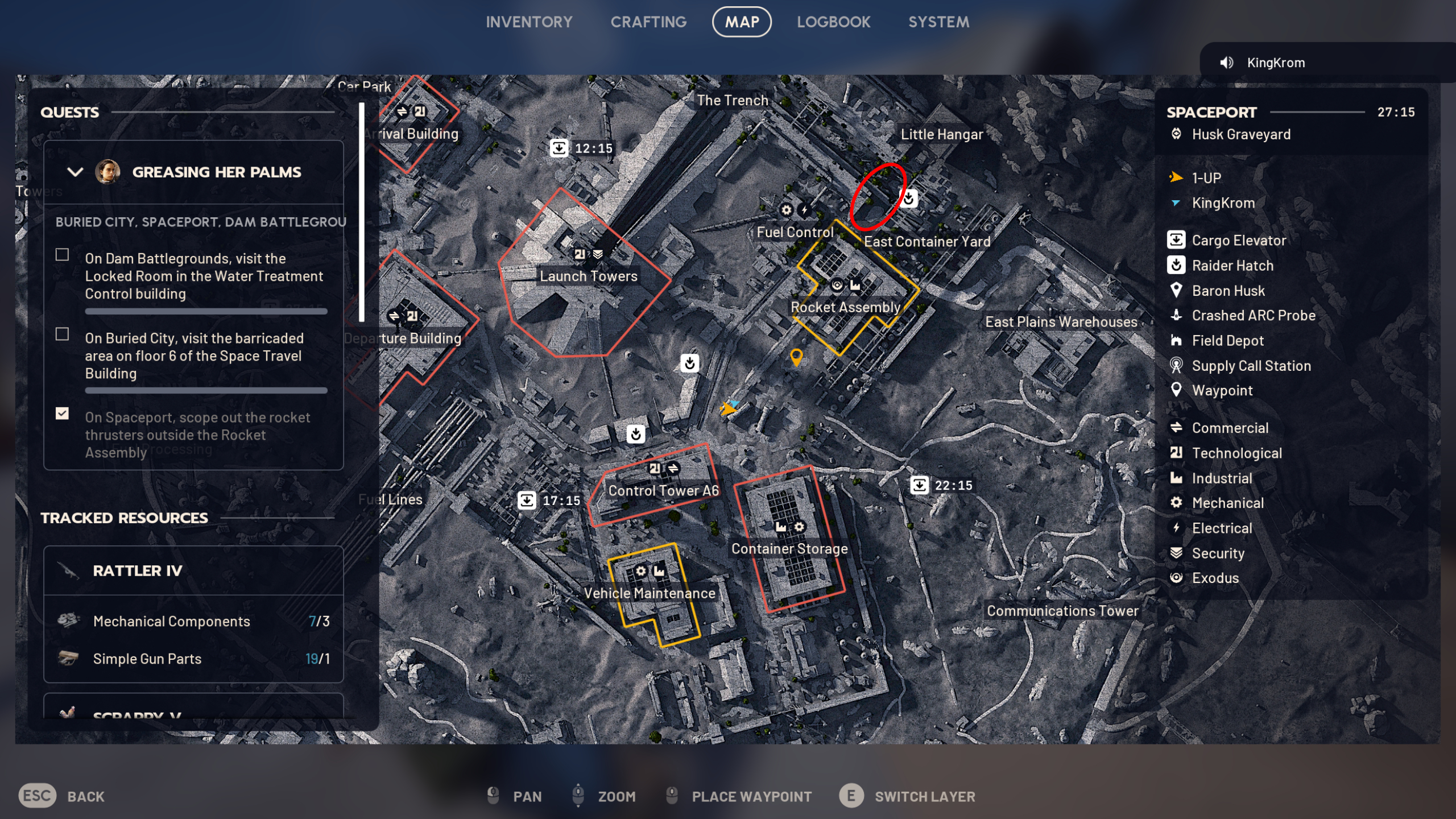
Task: Select the Supply Call Station legend icon
Action: click(x=1176, y=366)
